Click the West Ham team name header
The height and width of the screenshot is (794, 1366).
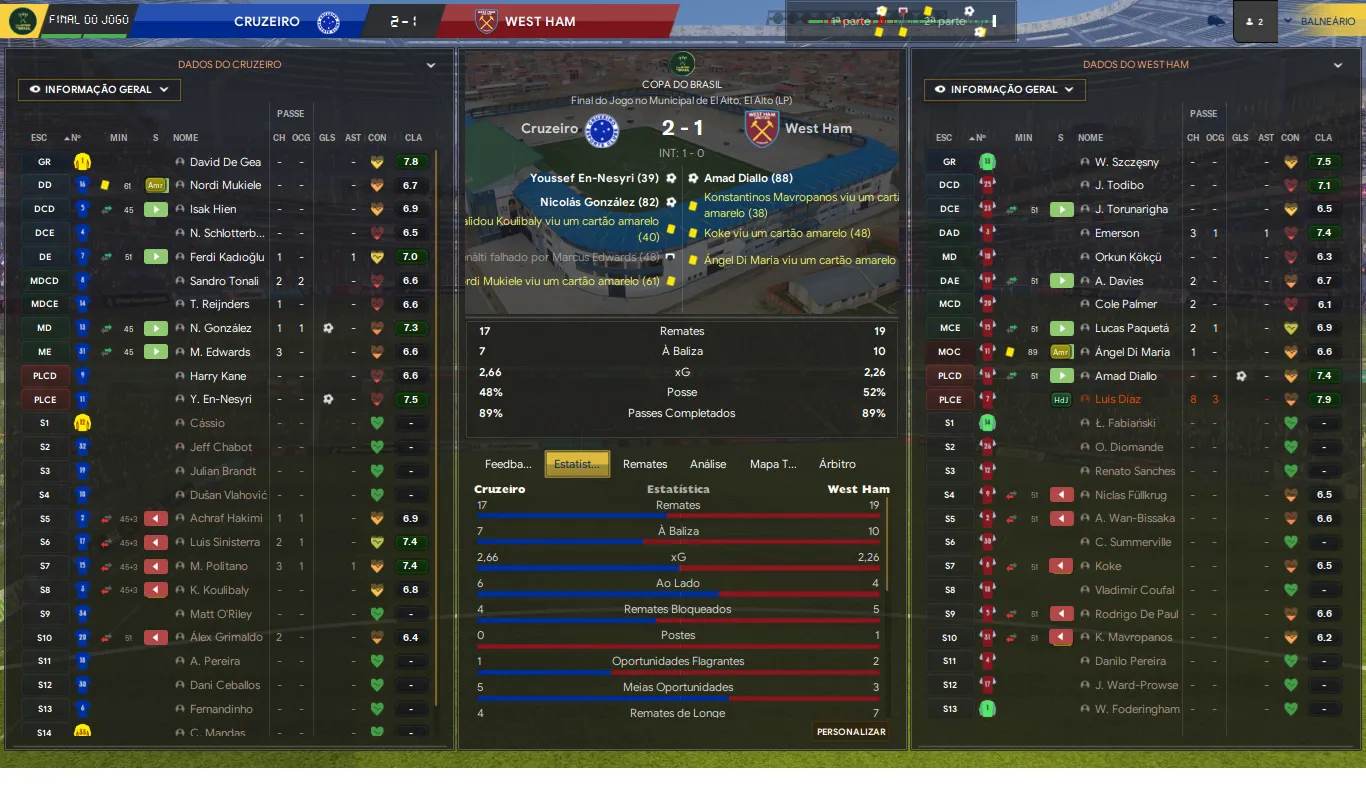tap(540, 21)
